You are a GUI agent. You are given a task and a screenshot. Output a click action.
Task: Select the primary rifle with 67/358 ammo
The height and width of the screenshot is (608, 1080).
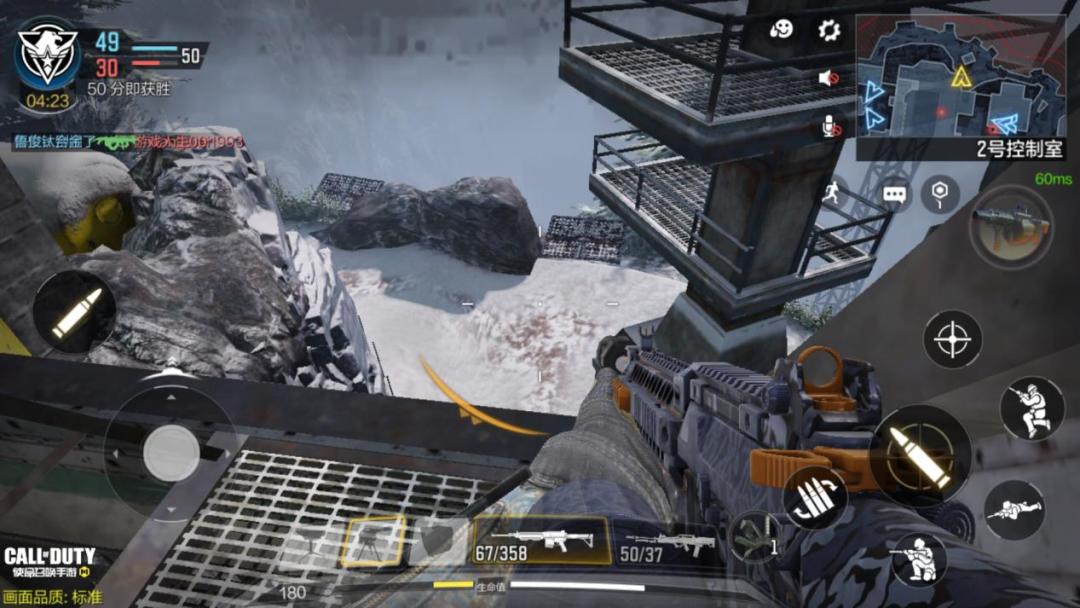(540, 540)
